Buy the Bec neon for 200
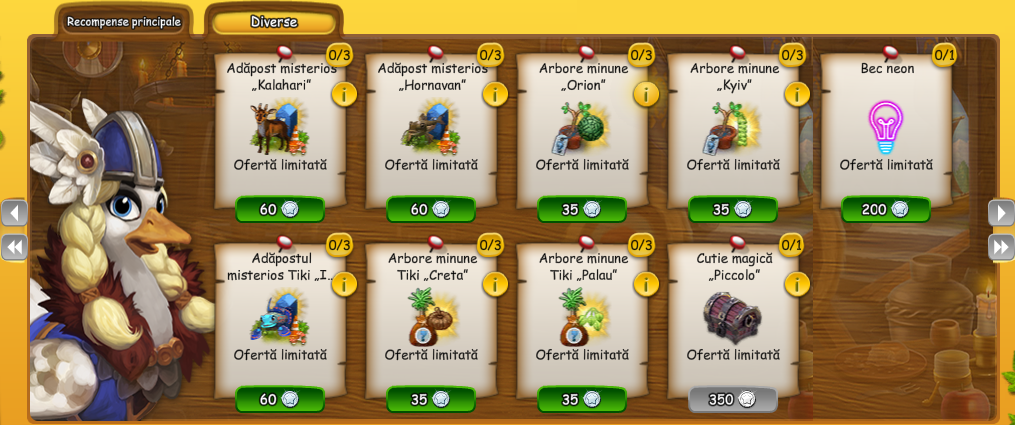This screenshot has width=1015, height=425. 885,209
